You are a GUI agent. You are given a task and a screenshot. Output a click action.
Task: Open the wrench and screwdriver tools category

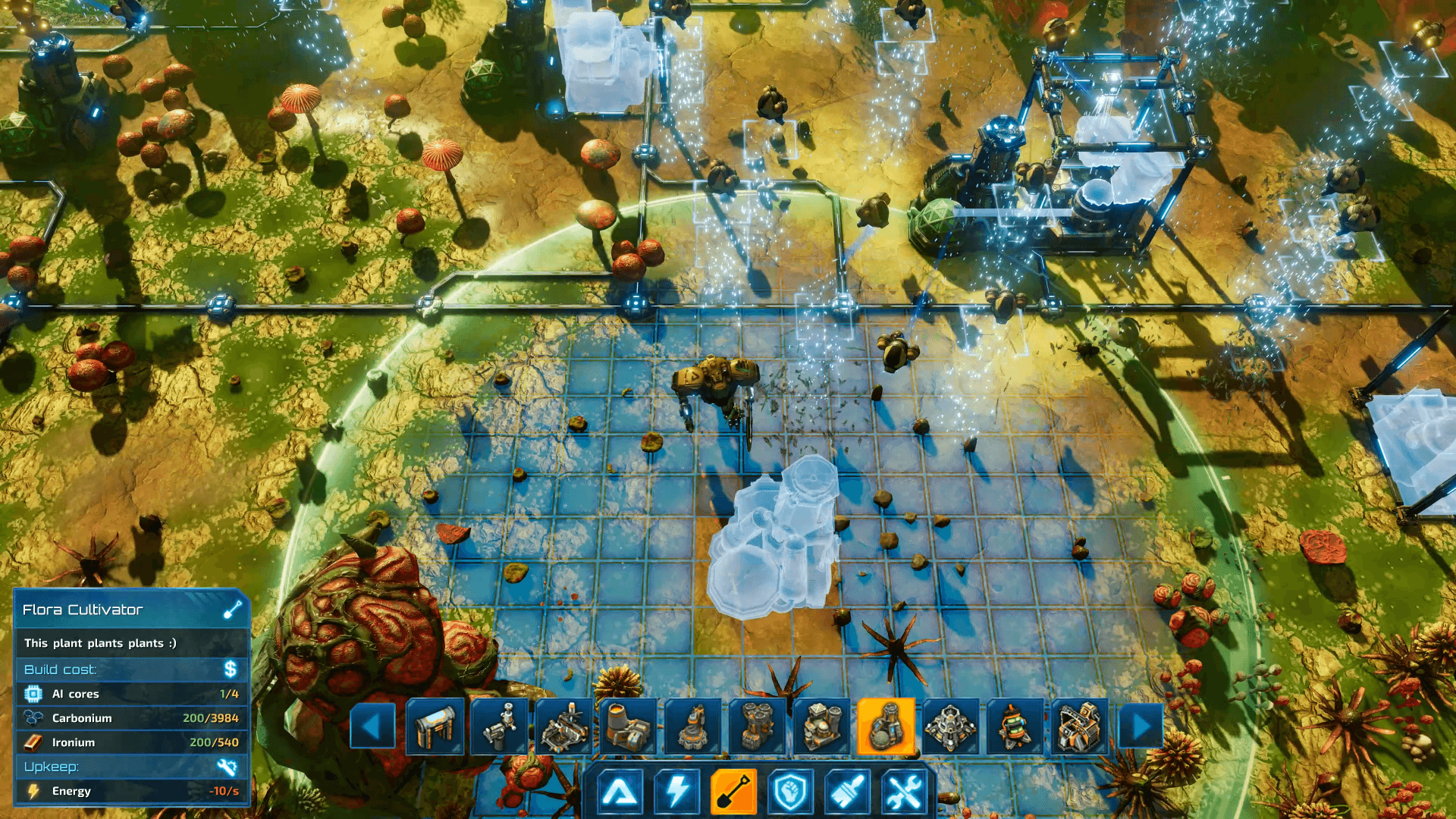[x=904, y=792]
